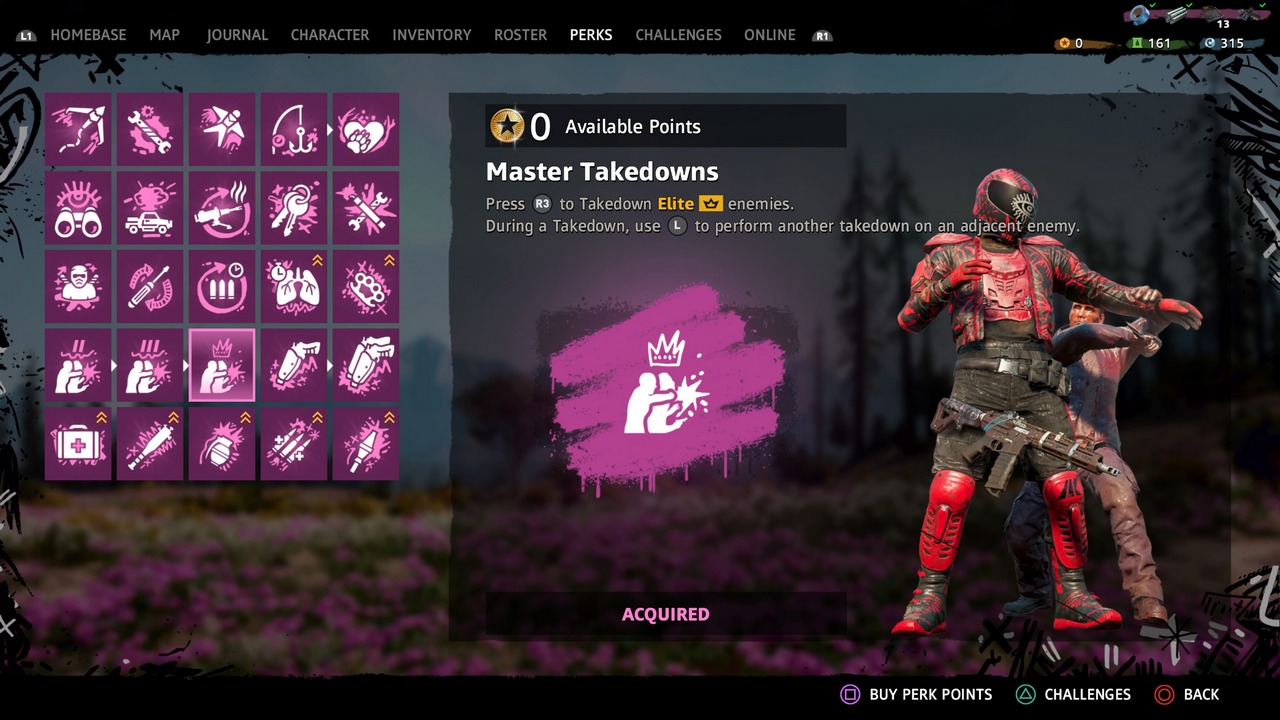Open the Journal tab
The height and width of the screenshot is (720, 1280).
(x=237, y=35)
